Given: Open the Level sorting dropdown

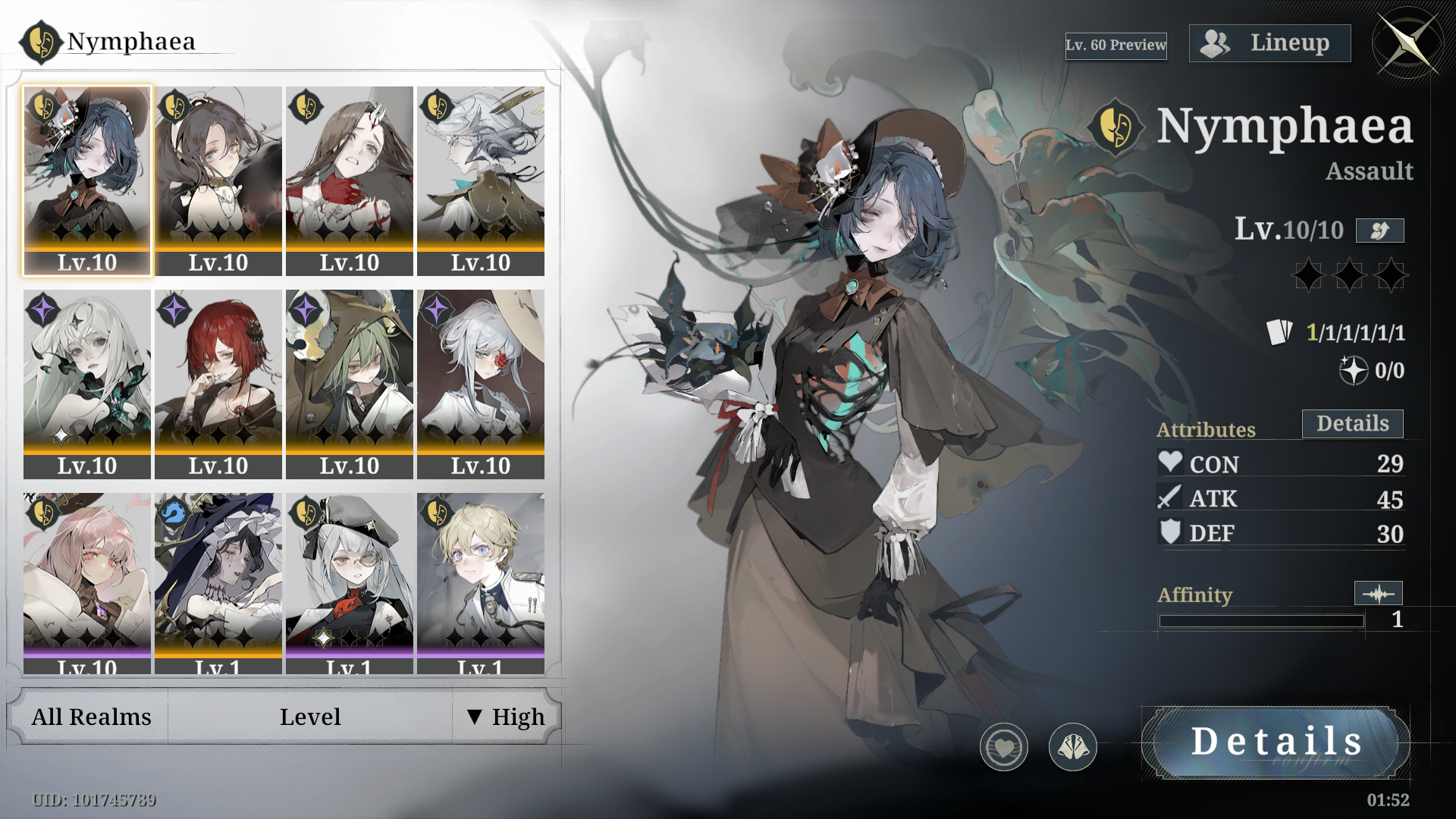Looking at the screenshot, I should [x=310, y=716].
